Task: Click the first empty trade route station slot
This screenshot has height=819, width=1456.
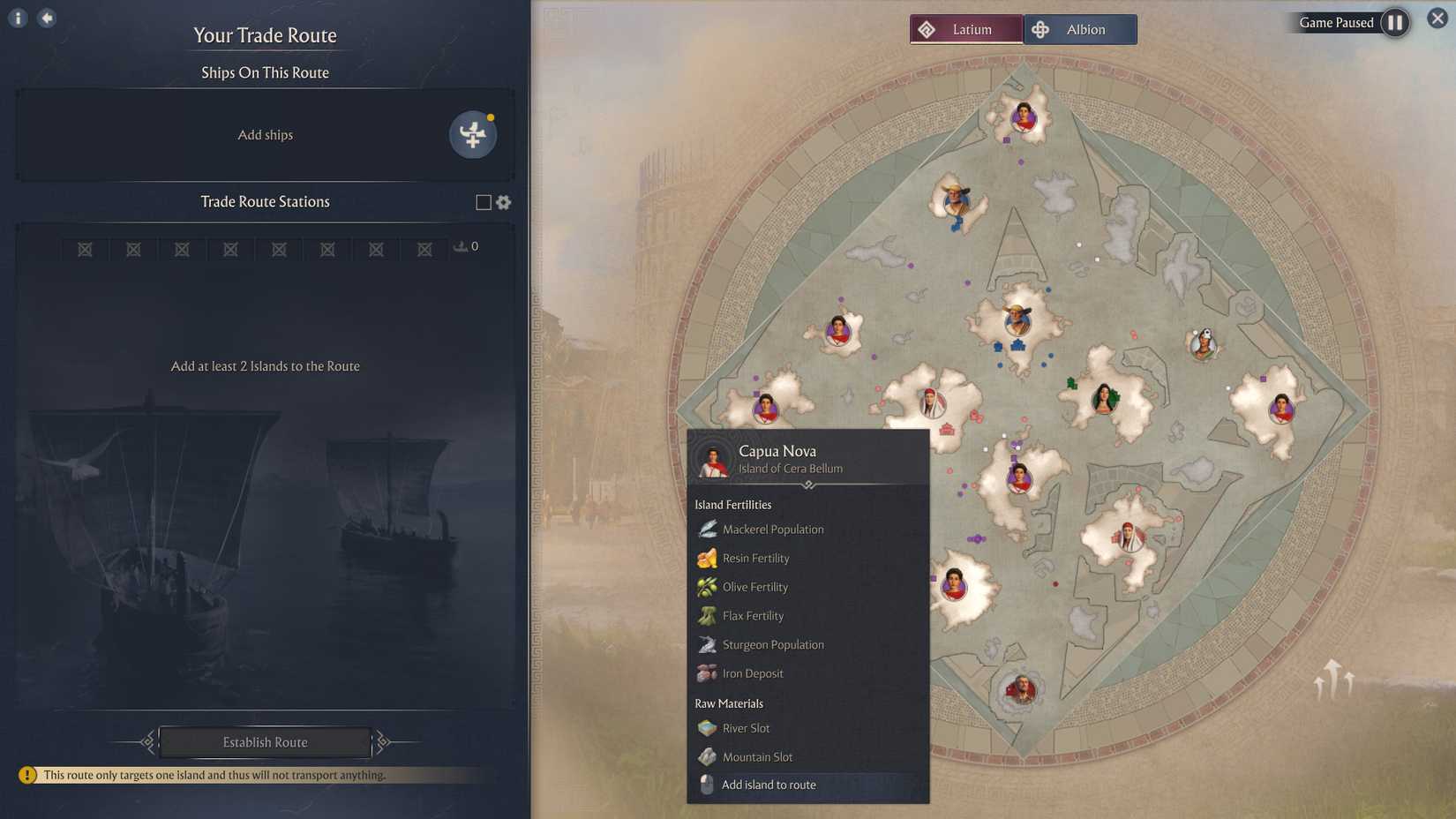Action: click(x=84, y=249)
